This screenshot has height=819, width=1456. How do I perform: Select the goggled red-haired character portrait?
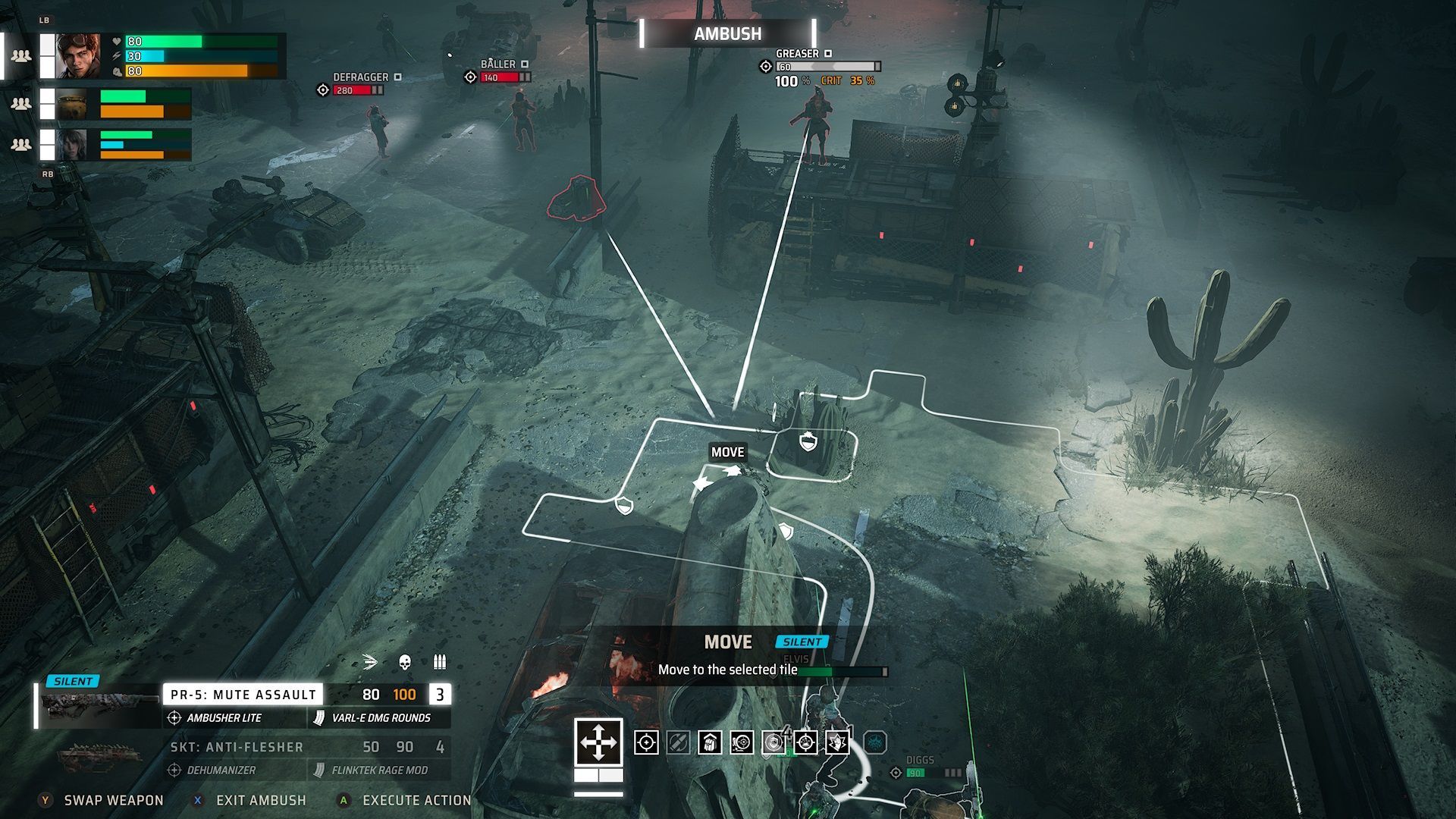click(x=77, y=55)
